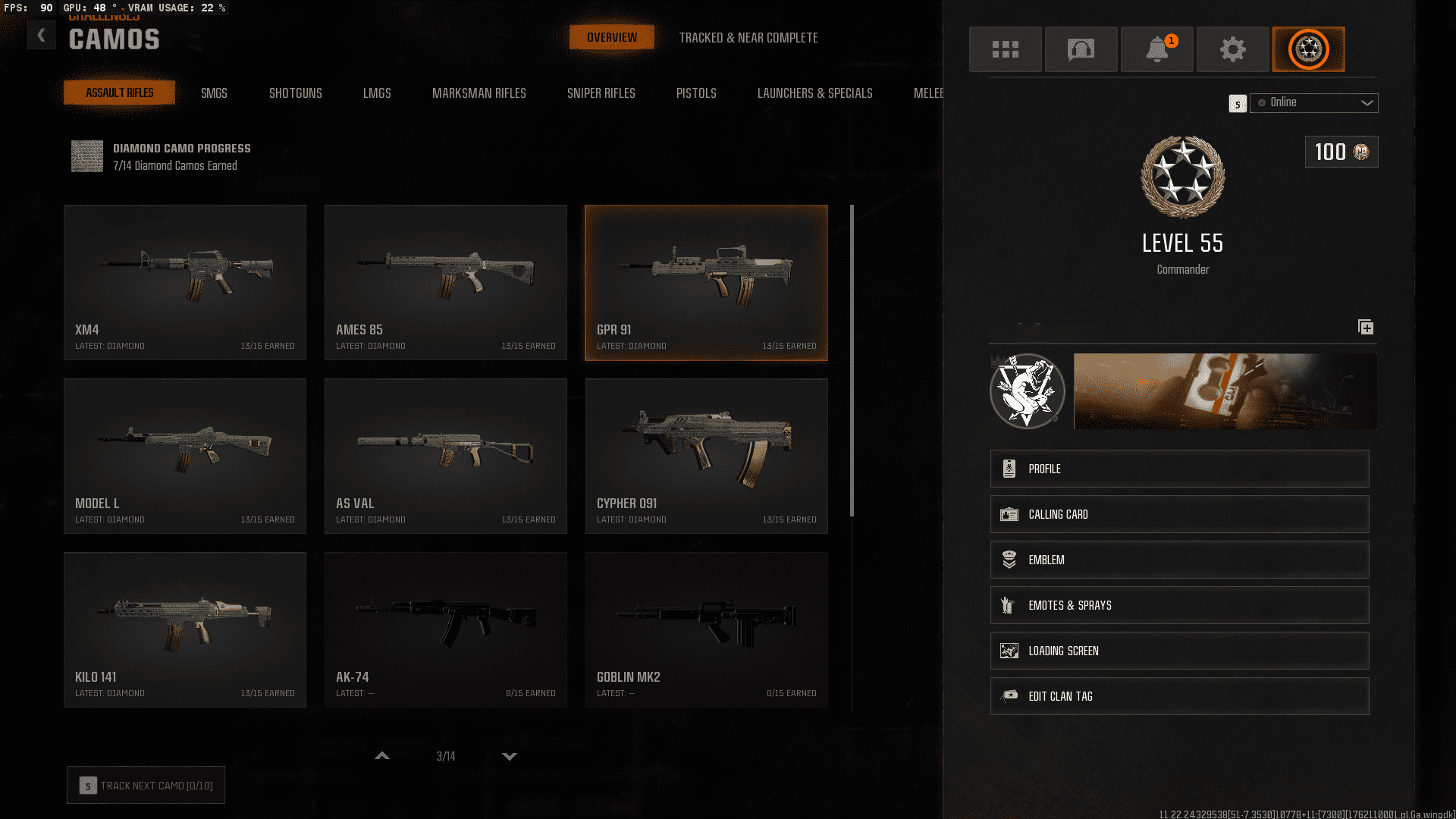Viewport: 1456px width, 819px height.
Task: Collapse to previous page with up arrow
Action: tap(382, 756)
